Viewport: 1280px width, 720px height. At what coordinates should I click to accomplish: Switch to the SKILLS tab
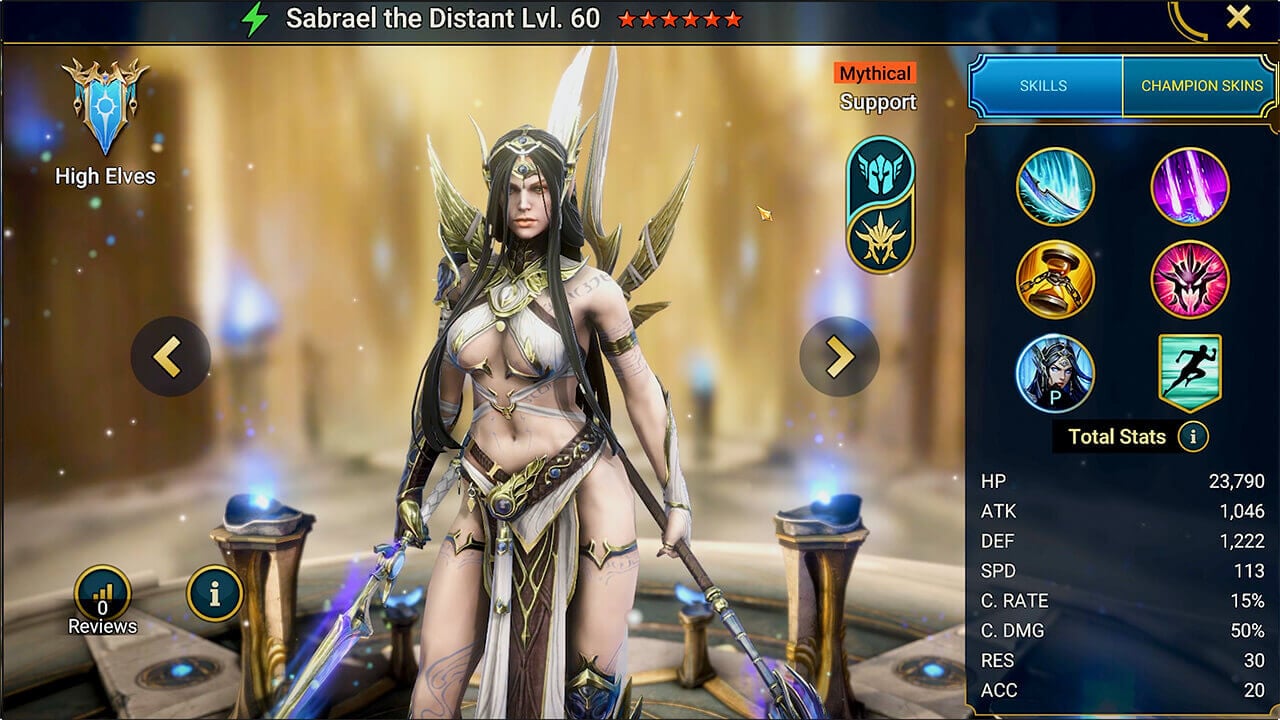1043,87
